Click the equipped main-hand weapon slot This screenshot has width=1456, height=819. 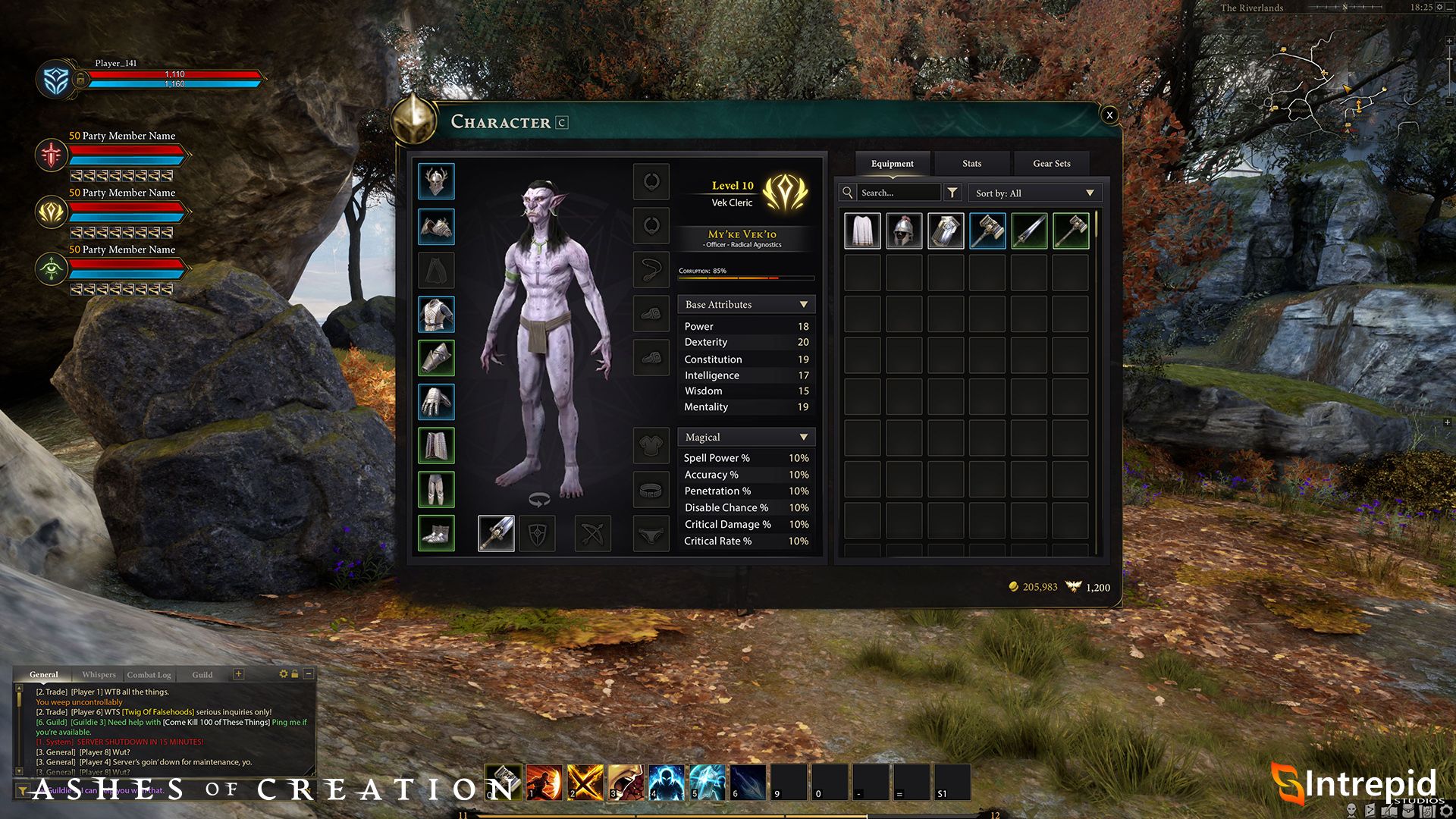click(496, 534)
